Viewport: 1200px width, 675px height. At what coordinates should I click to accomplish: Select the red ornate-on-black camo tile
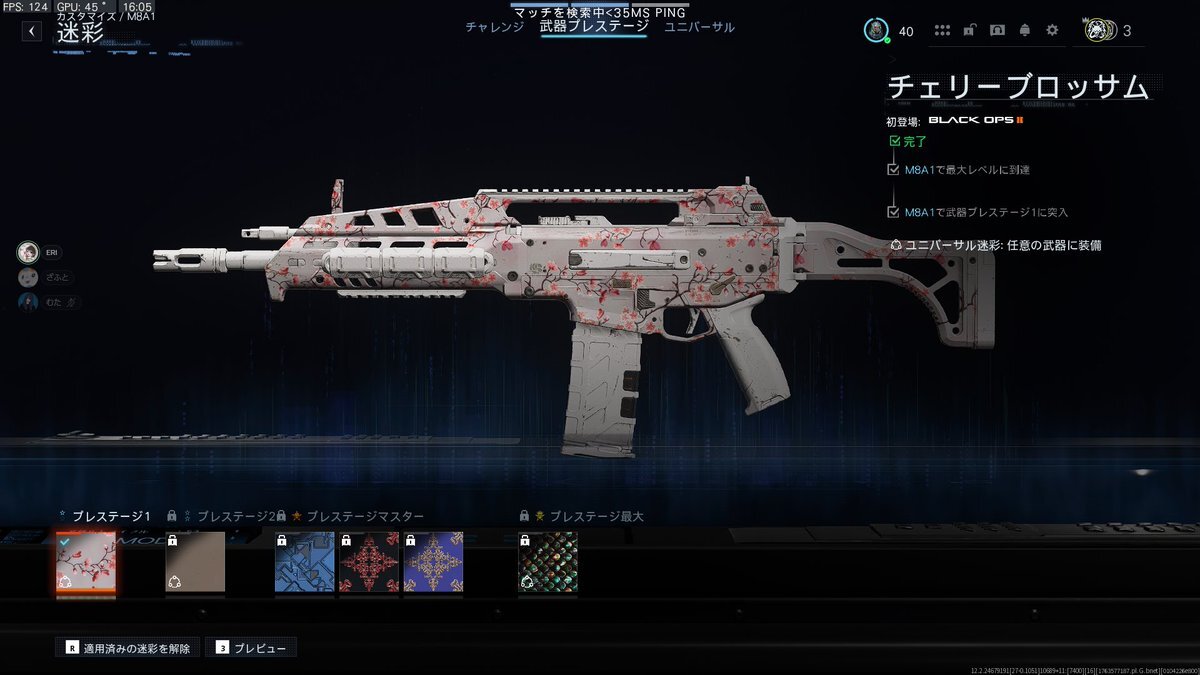pyautogui.click(x=369, y=562)
